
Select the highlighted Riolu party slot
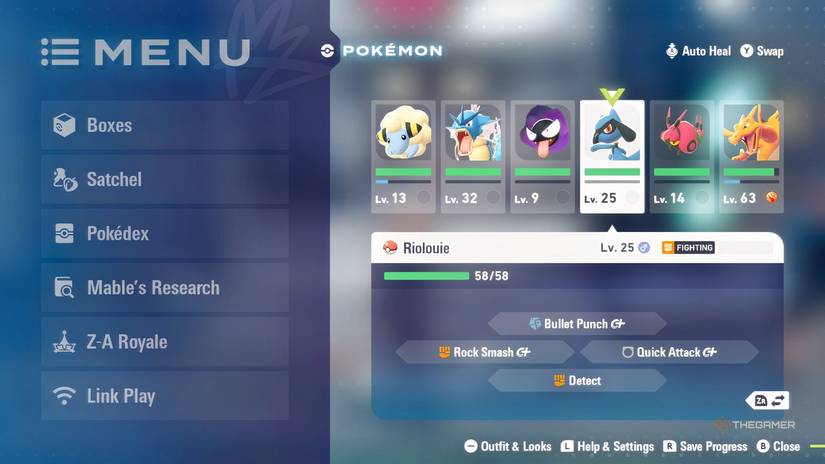pos(612,156)
